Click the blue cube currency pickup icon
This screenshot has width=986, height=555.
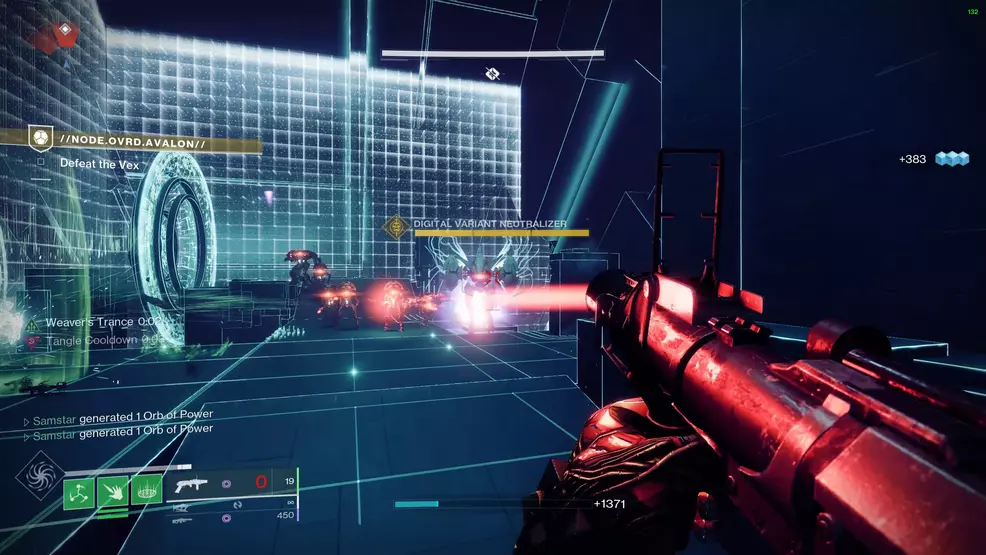[952, 159]
